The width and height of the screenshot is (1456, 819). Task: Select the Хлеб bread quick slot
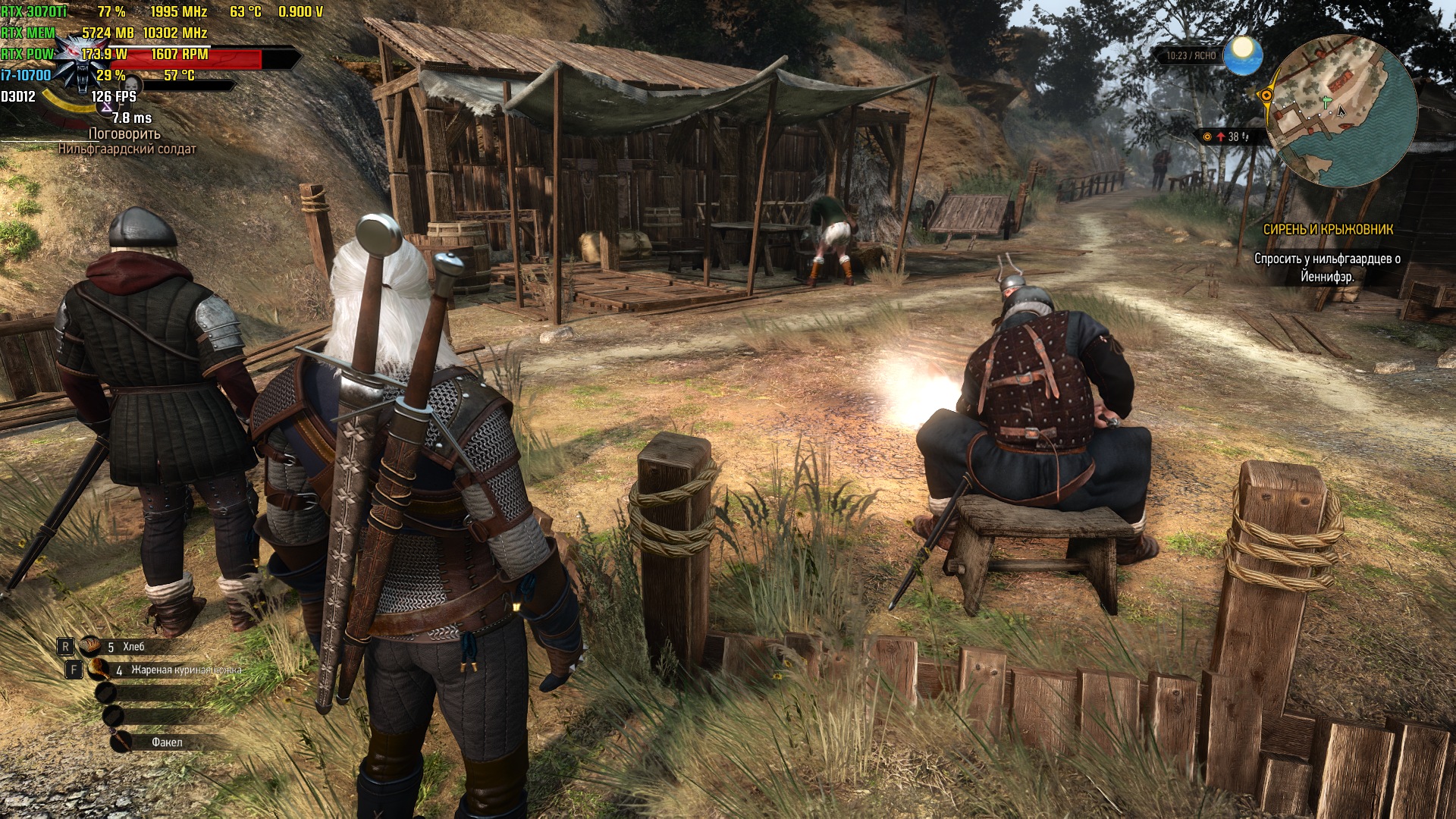point(92,646)
